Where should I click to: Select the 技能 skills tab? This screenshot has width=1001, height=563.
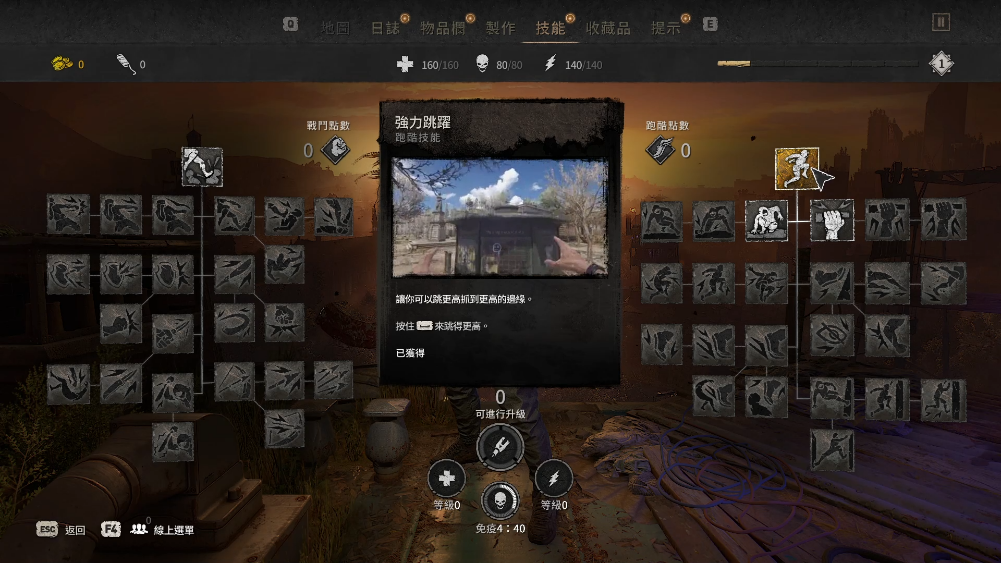[x=550, y=28]
